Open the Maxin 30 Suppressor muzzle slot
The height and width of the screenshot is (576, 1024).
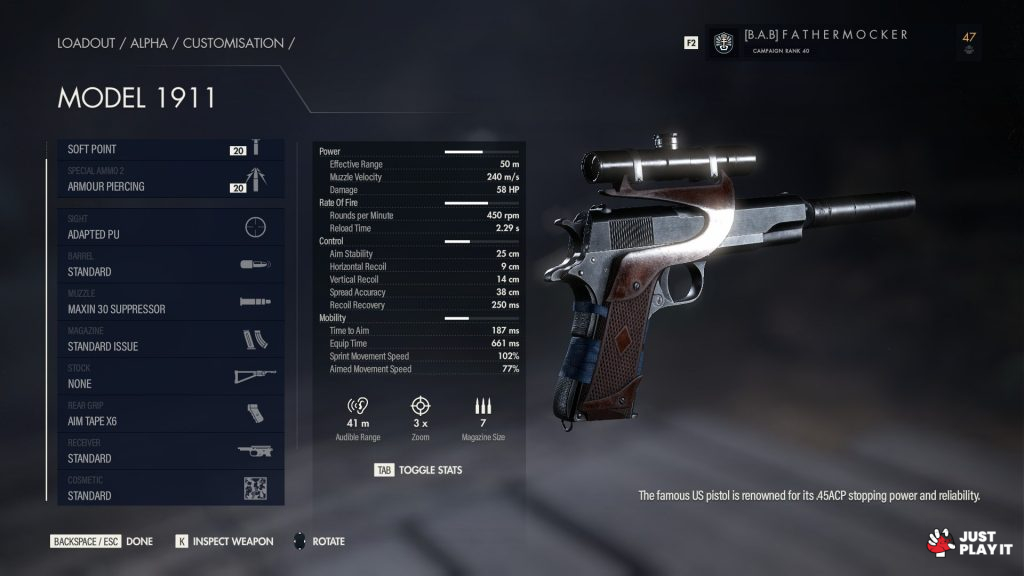(165, 302)
